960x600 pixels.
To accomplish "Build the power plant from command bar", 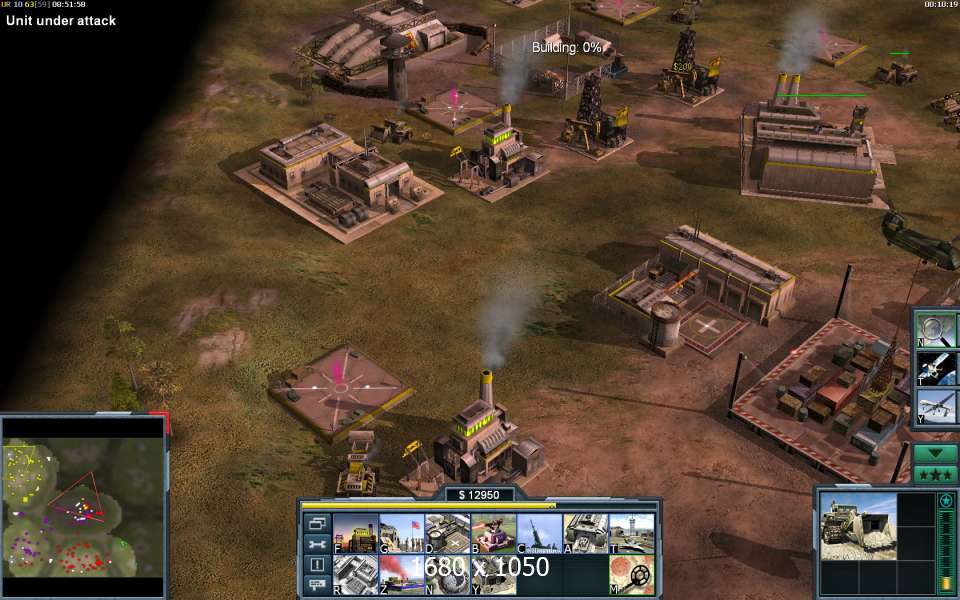I will 355,533.
